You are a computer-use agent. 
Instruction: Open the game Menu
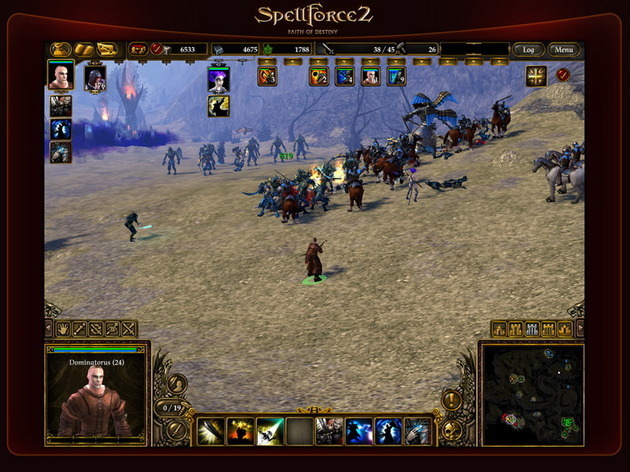[x=565, y=49]
